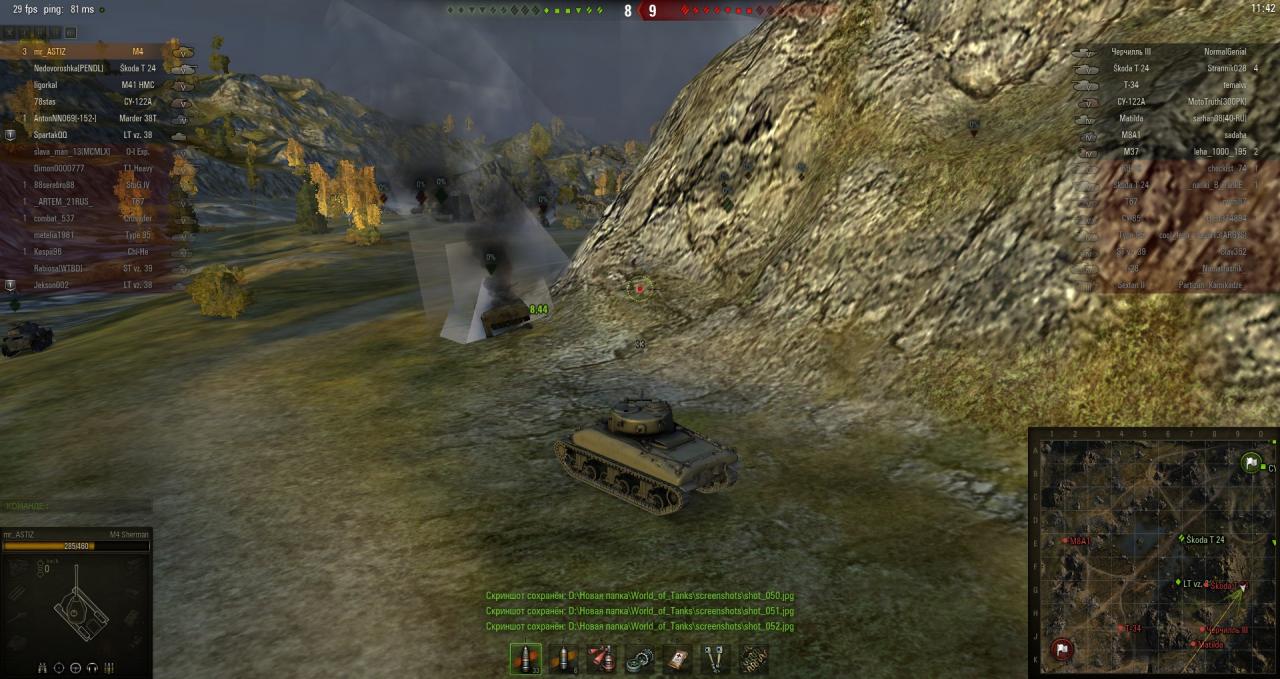Screen dimensions: 1280x679
Task: Activate the repair kit consumable
Action: click(639, 658)
